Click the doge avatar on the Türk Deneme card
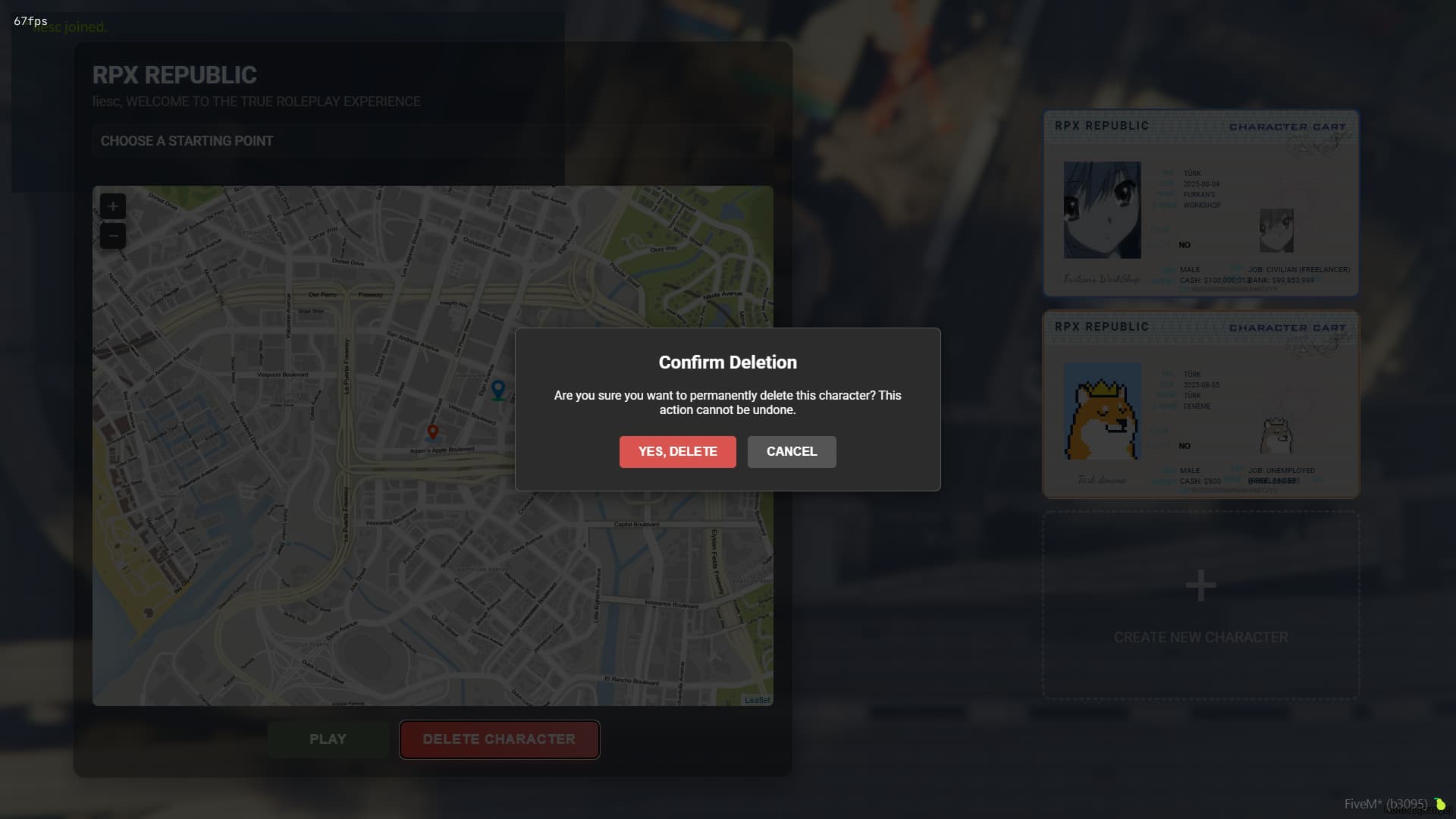The width and height of the screenshot is (1456, 819). (x=1103, y=412)
